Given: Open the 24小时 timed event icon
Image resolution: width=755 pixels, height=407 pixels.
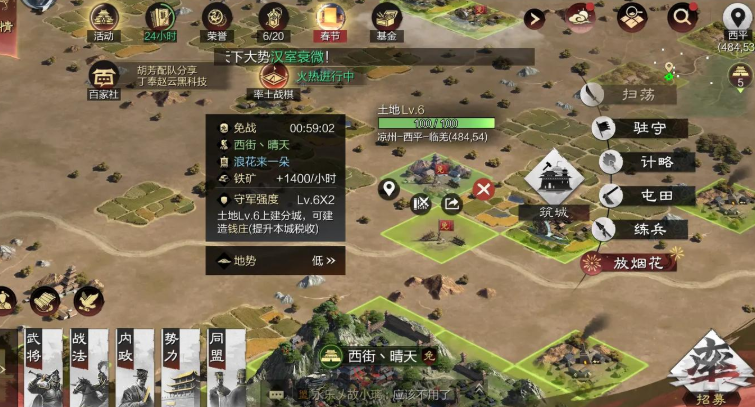Looking at the screenshot, I should [x=160, y=18].
